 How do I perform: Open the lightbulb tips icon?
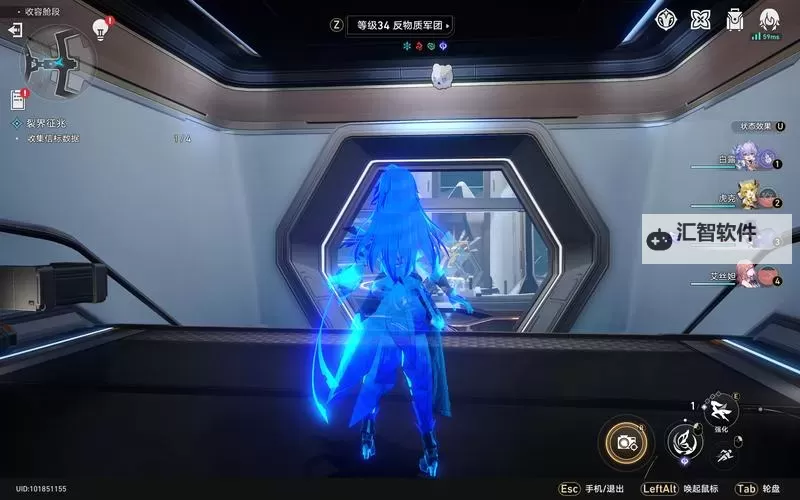click(x=100, y=29)
